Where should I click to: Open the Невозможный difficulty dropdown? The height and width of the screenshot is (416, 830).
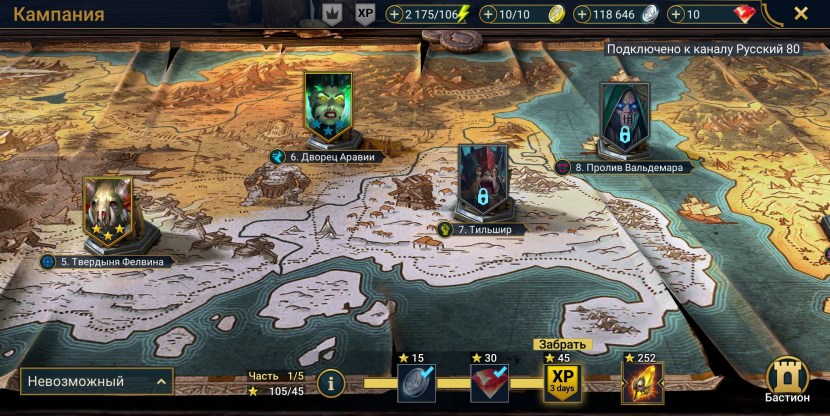click(x=96, y=381)
